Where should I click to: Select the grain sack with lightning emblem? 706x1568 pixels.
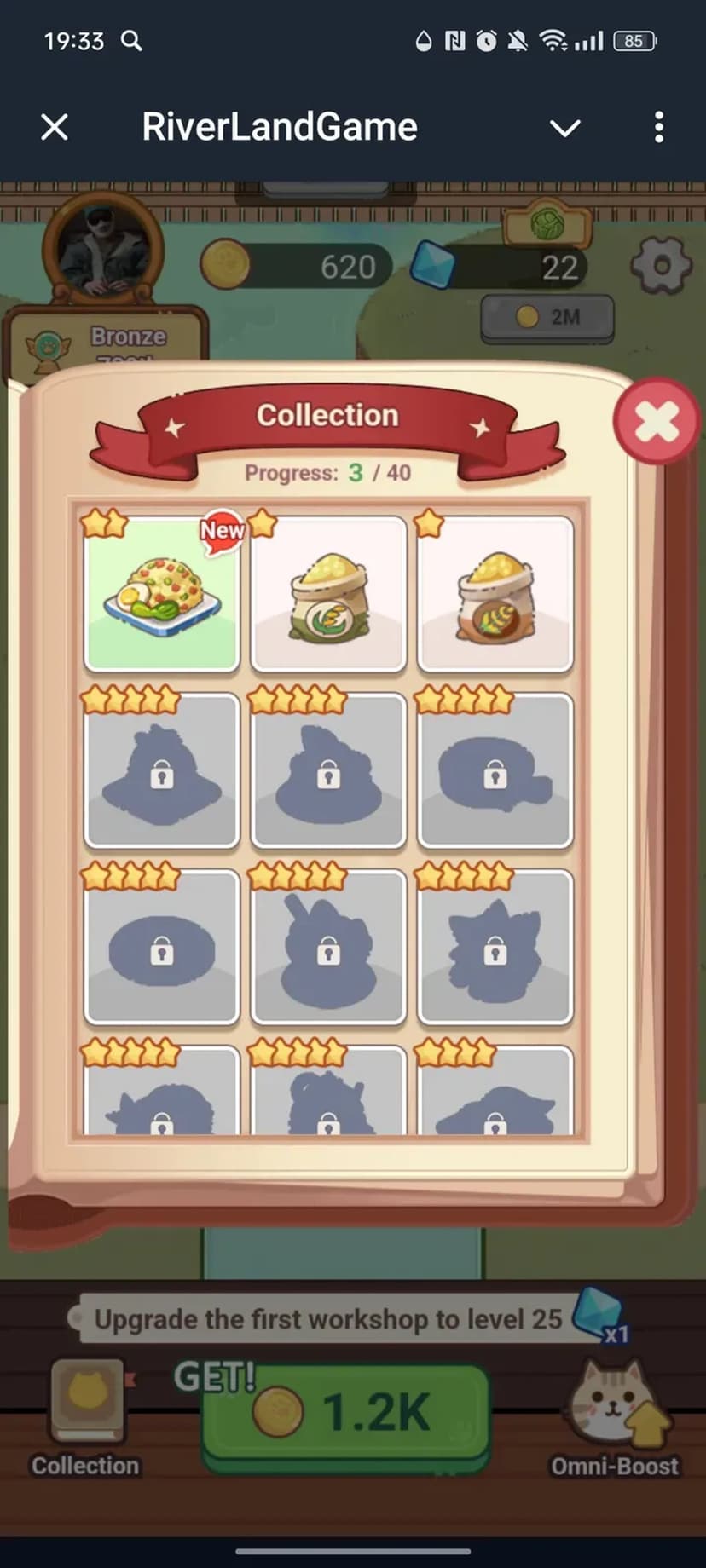(328, 593)
